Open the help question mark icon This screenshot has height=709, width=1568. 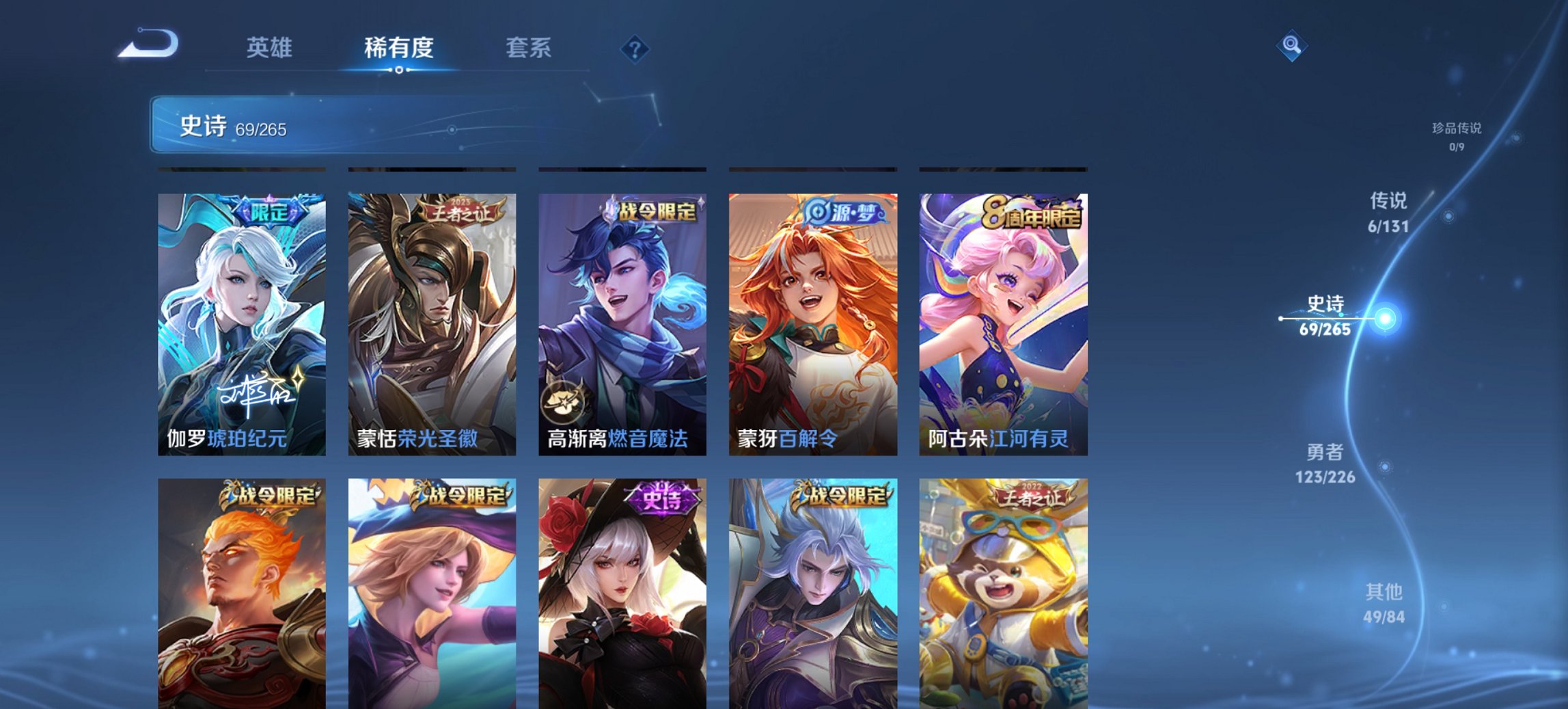[x=634, y=49]
